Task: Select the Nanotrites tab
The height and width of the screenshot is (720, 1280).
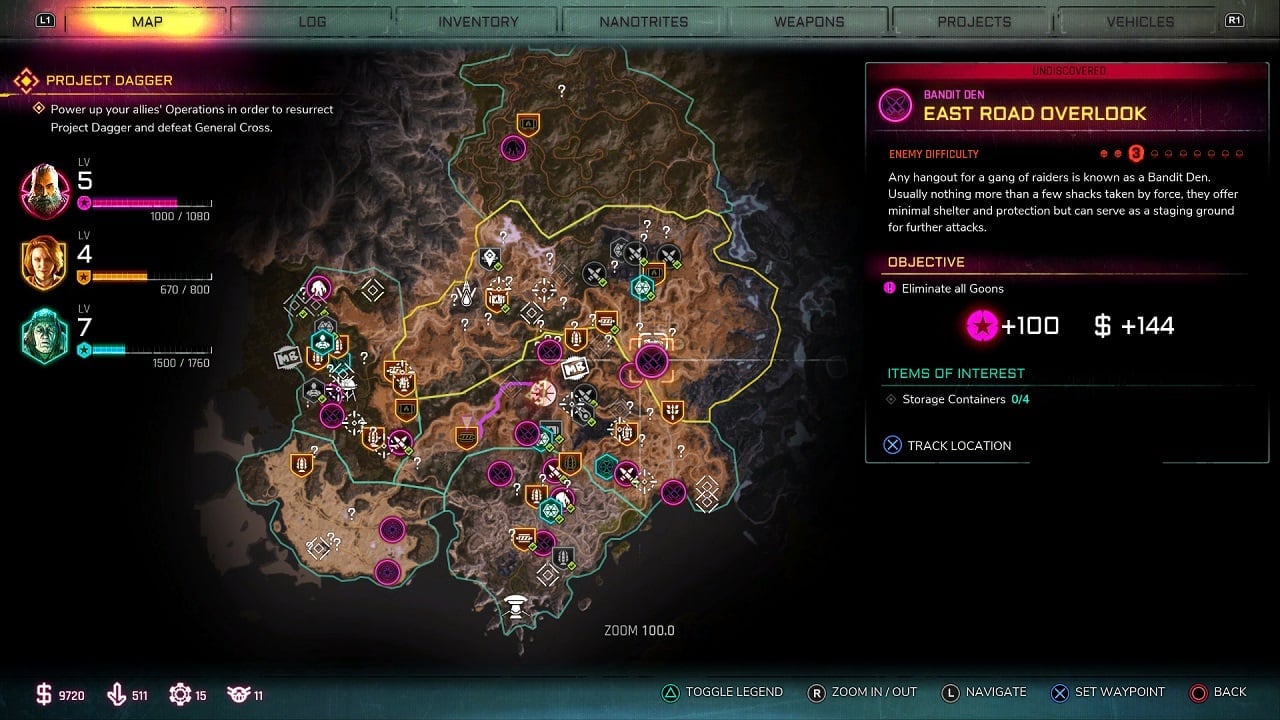Action: point(643,21)
